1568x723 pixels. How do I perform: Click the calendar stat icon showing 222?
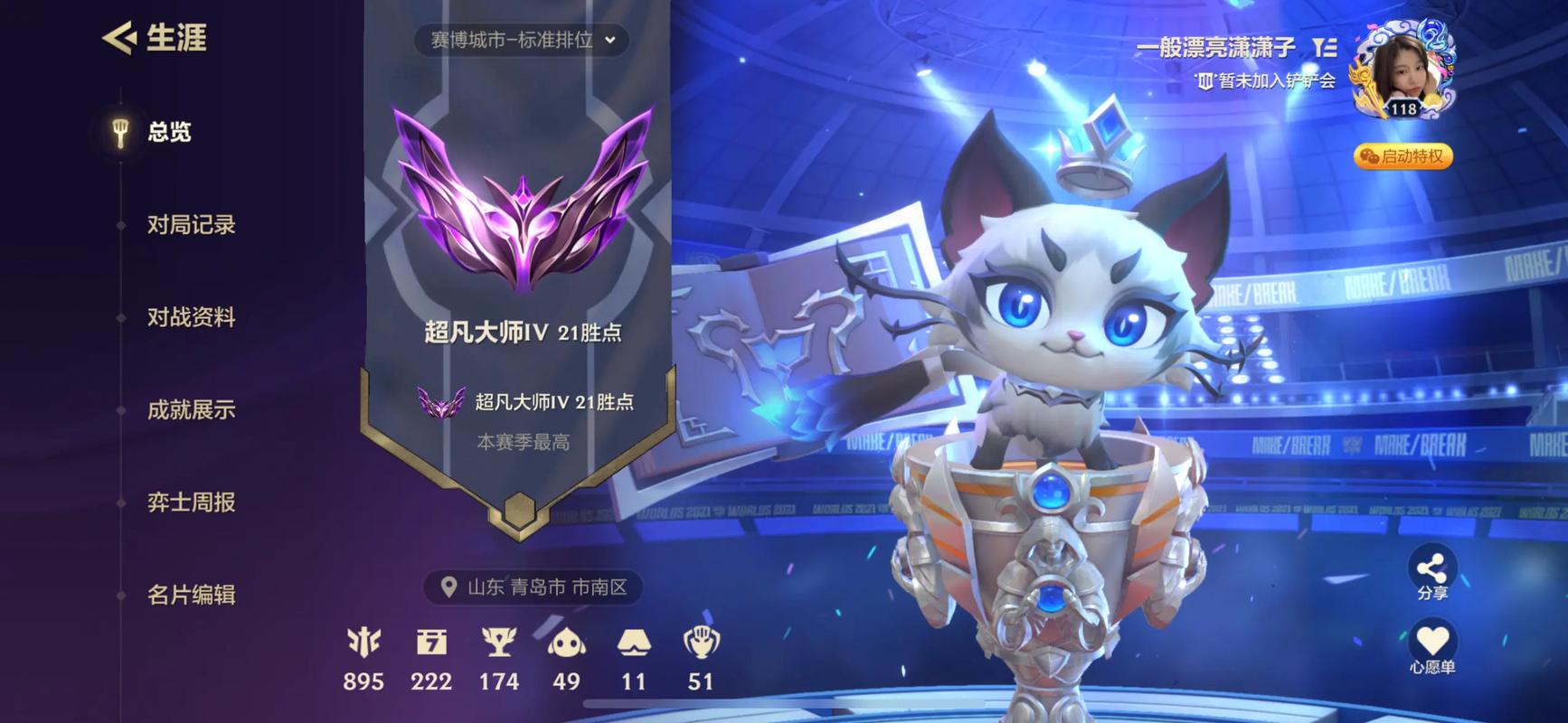click(x=431, y=643)
